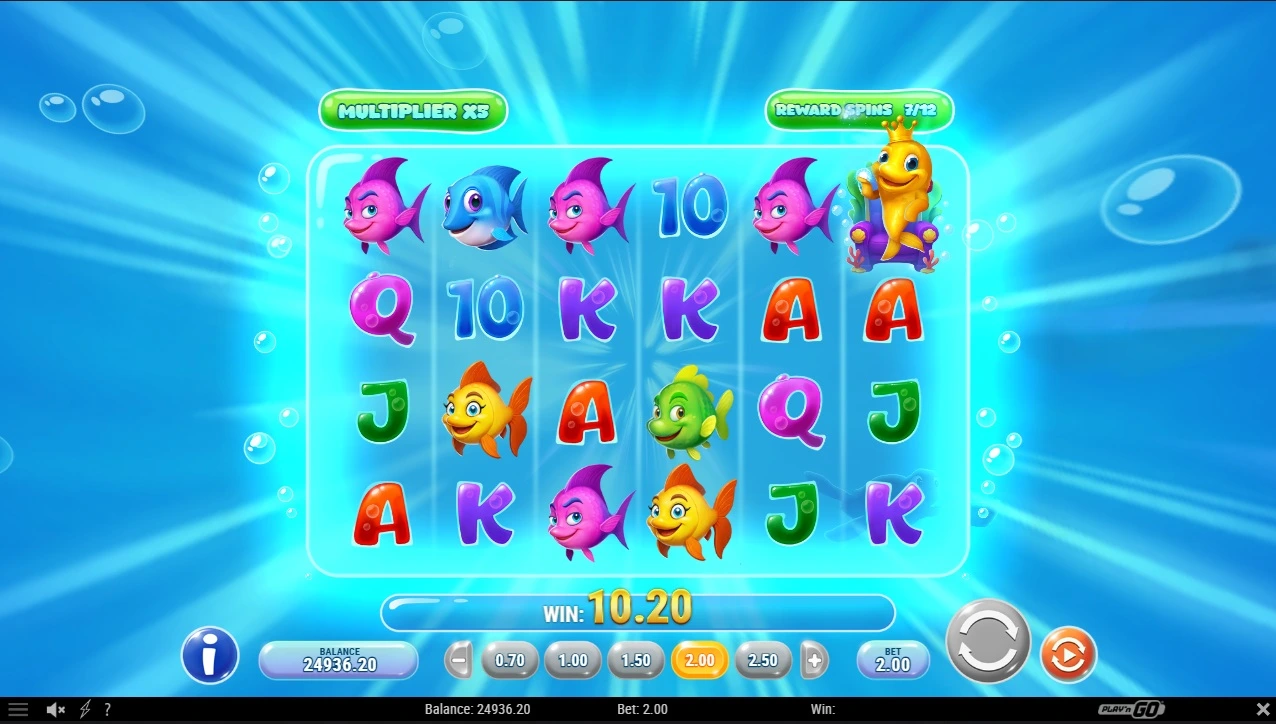Spin the reels with the grey spin button
1276x724 pixels.
pyautogui.click(x=988, y=641)
